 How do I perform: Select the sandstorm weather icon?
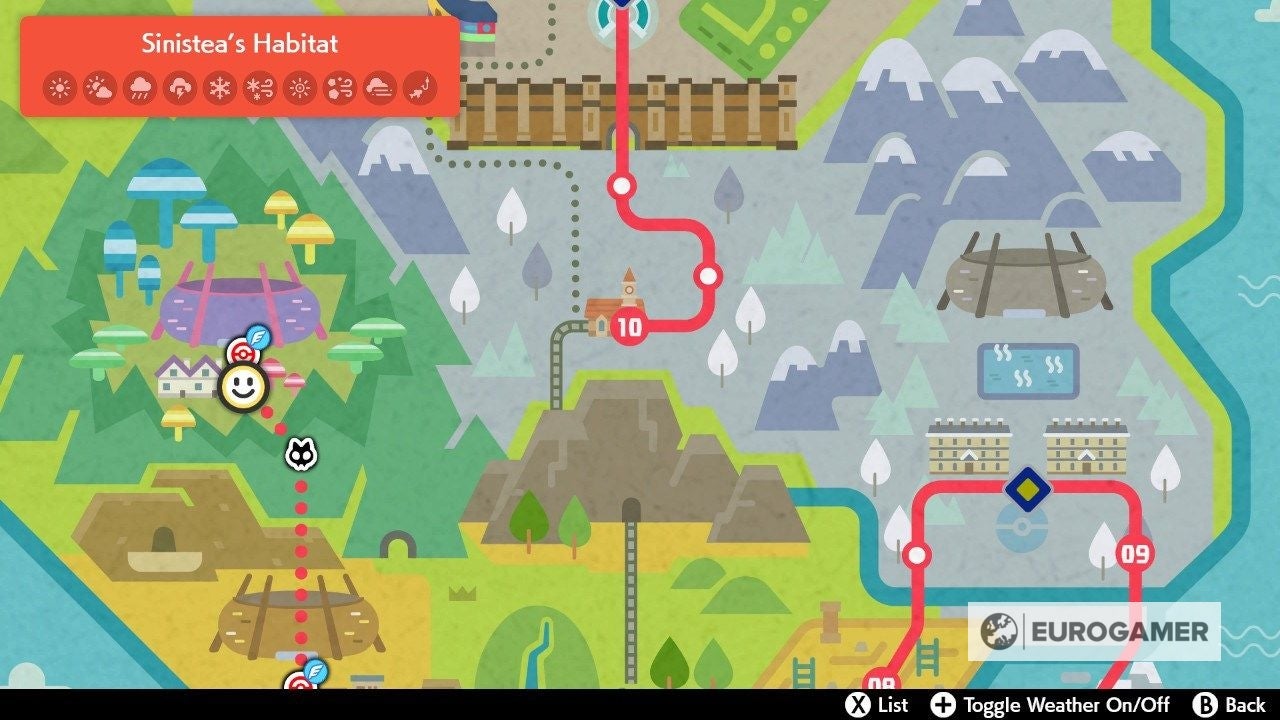[341, 87]
